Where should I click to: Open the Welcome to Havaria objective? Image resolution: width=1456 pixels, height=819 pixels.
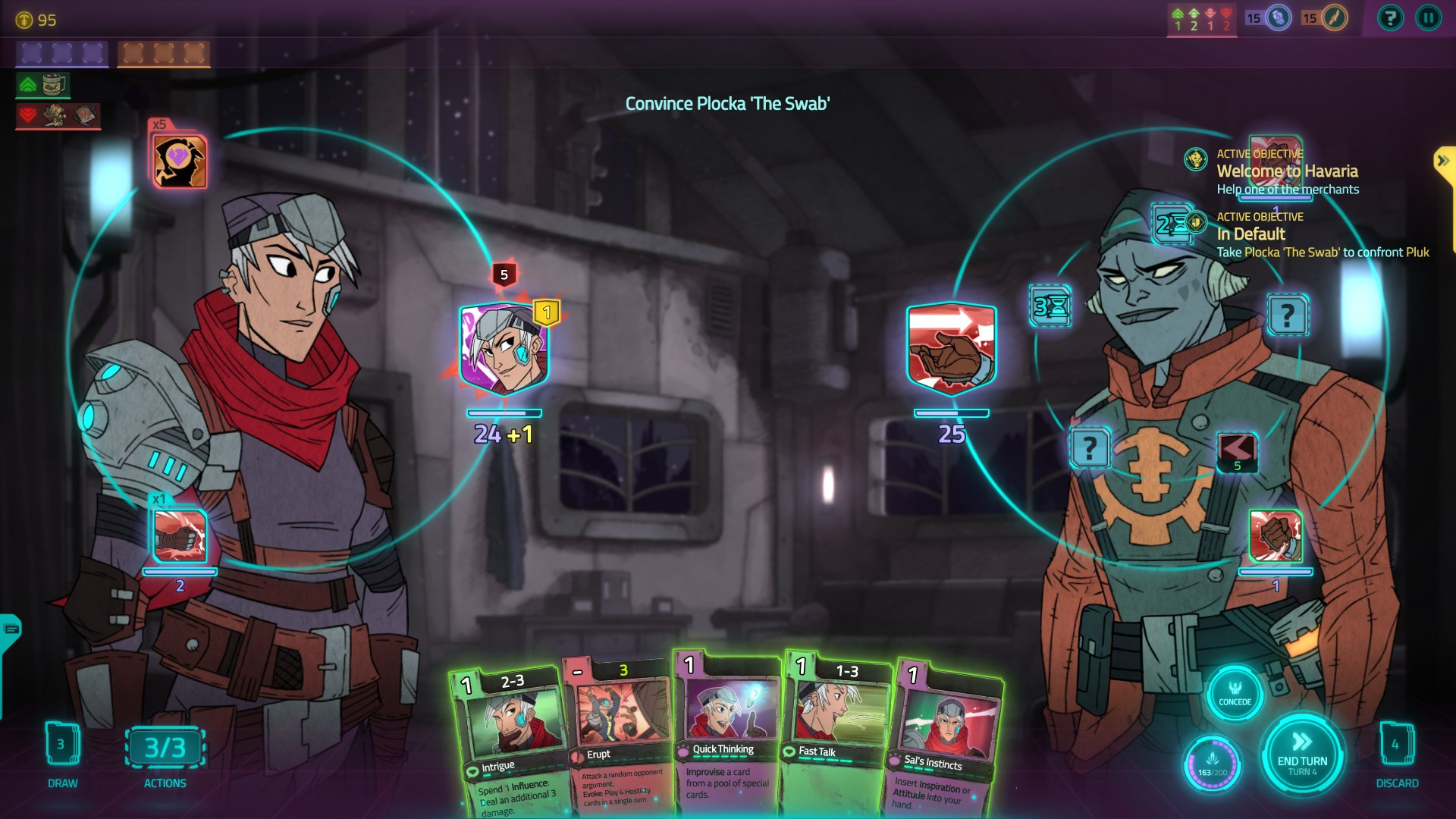click(x=1287, y=171)
